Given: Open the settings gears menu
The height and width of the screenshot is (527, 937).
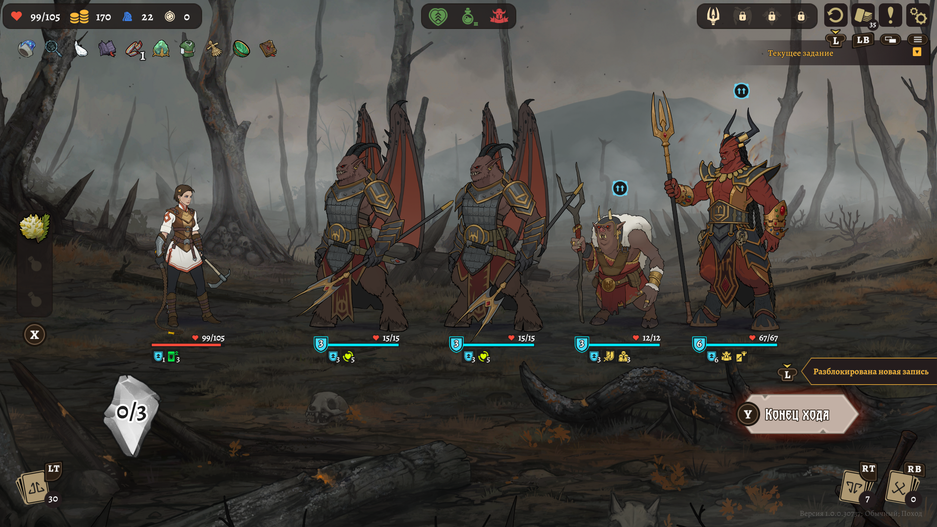Looking at the screenshot, I should (917, 16).
